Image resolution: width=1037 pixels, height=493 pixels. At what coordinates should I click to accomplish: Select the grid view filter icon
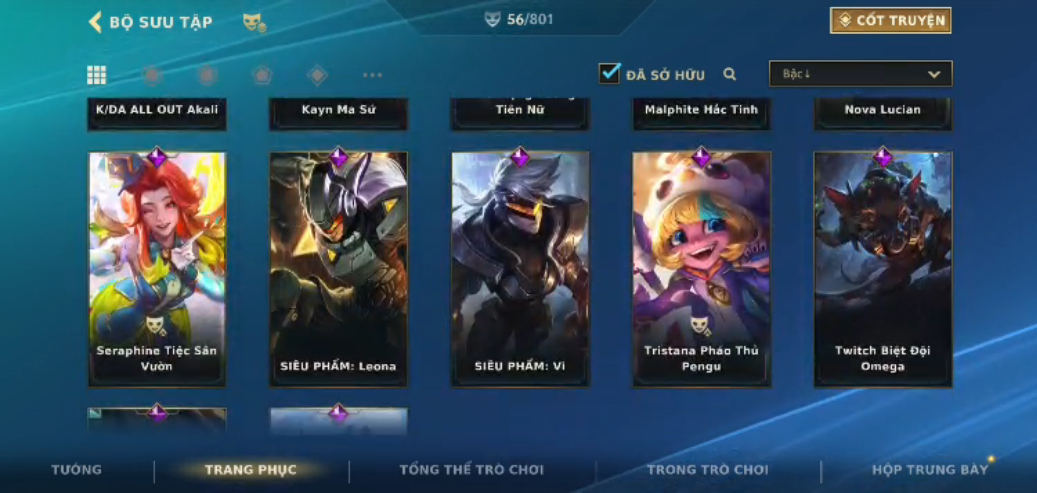click(97, 75)
